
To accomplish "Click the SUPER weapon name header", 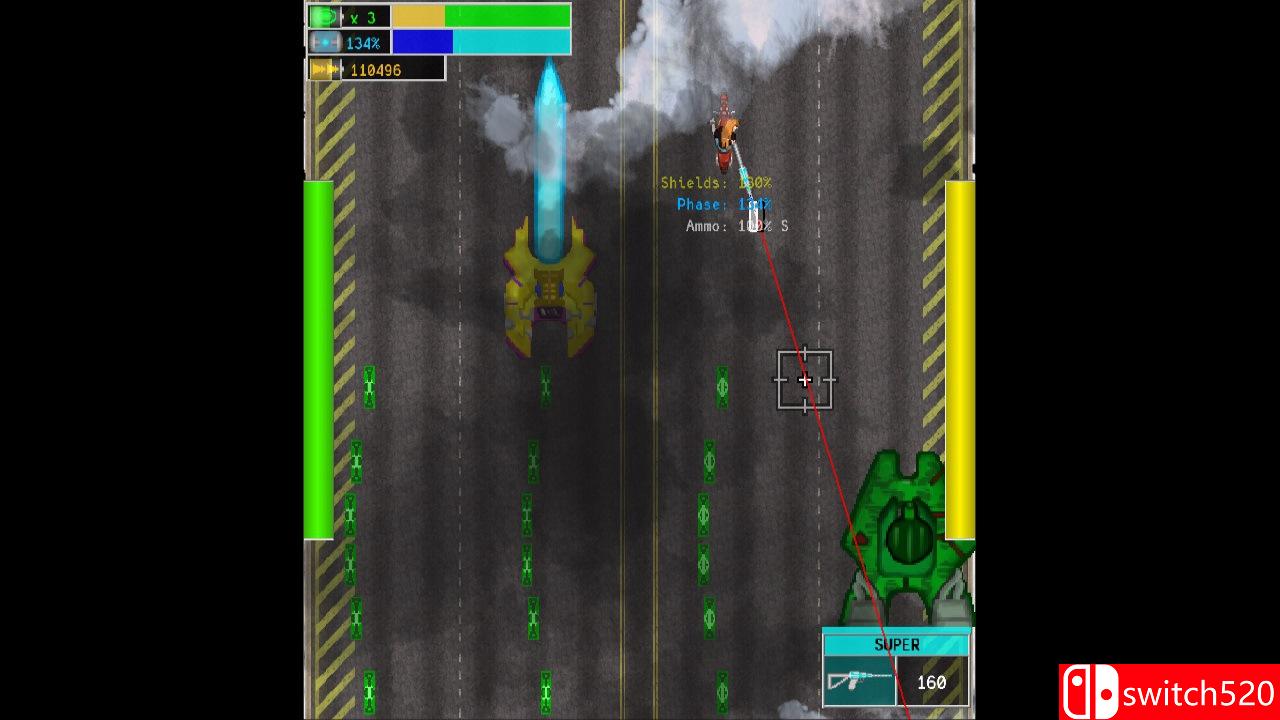I will click(x=897, y=644).
